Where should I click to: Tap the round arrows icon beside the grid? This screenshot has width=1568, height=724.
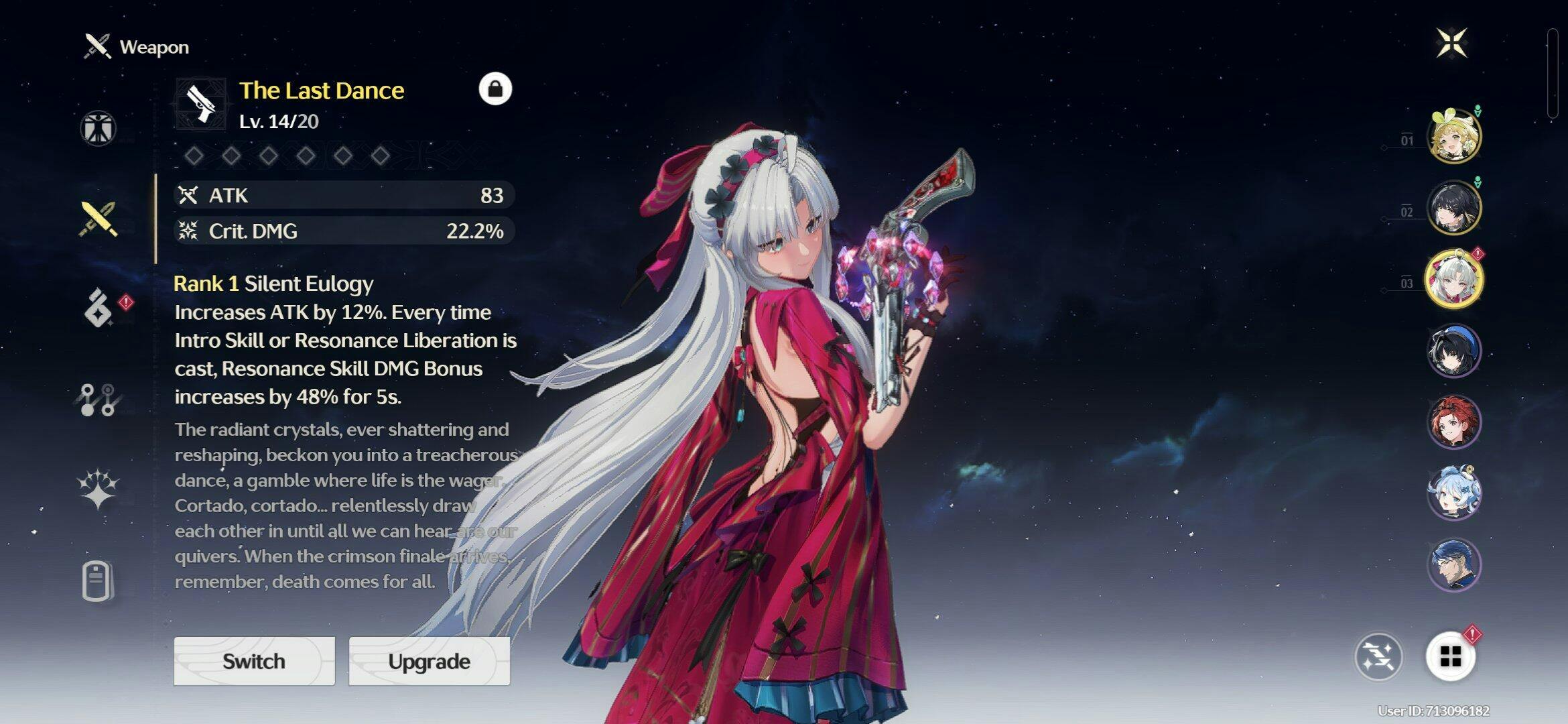pyautogui.click(x=1378, y=657)
